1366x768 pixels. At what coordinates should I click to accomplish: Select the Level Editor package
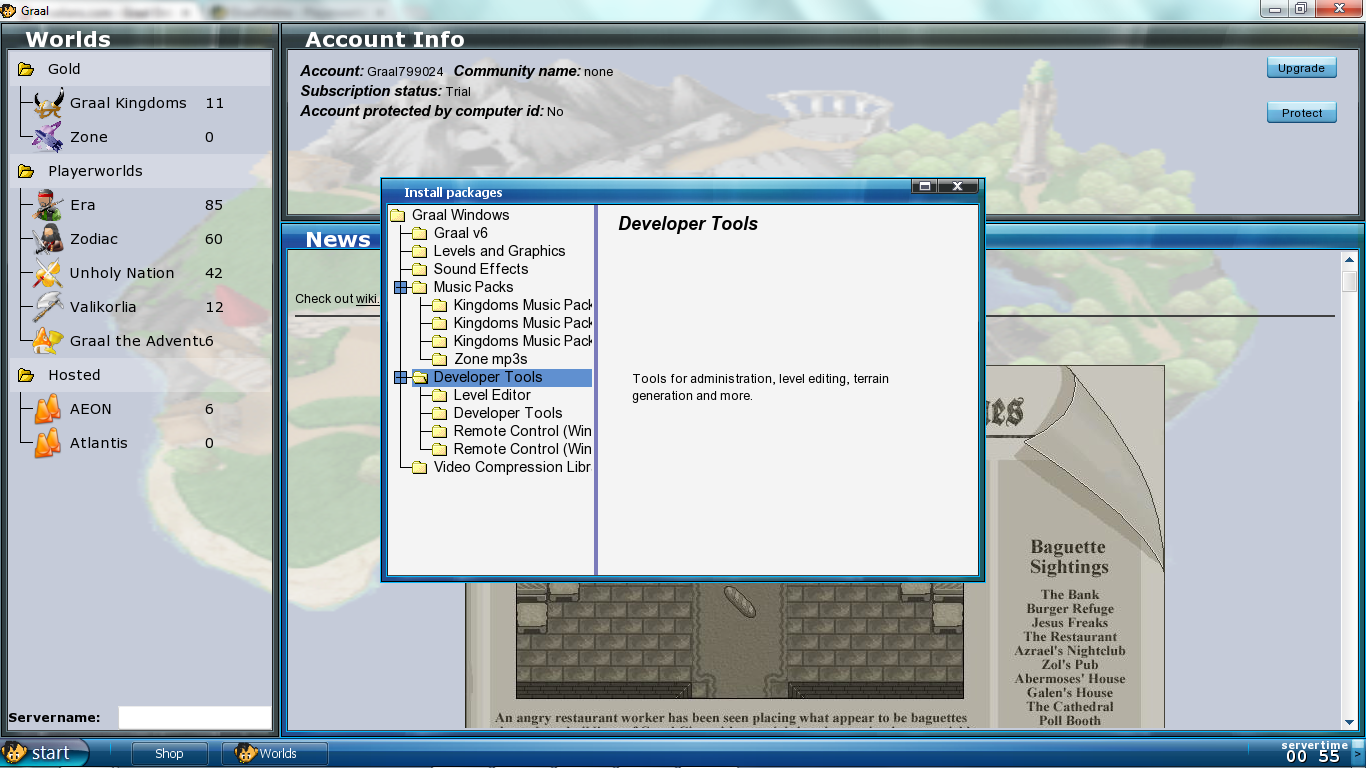[x=491, y=395]
